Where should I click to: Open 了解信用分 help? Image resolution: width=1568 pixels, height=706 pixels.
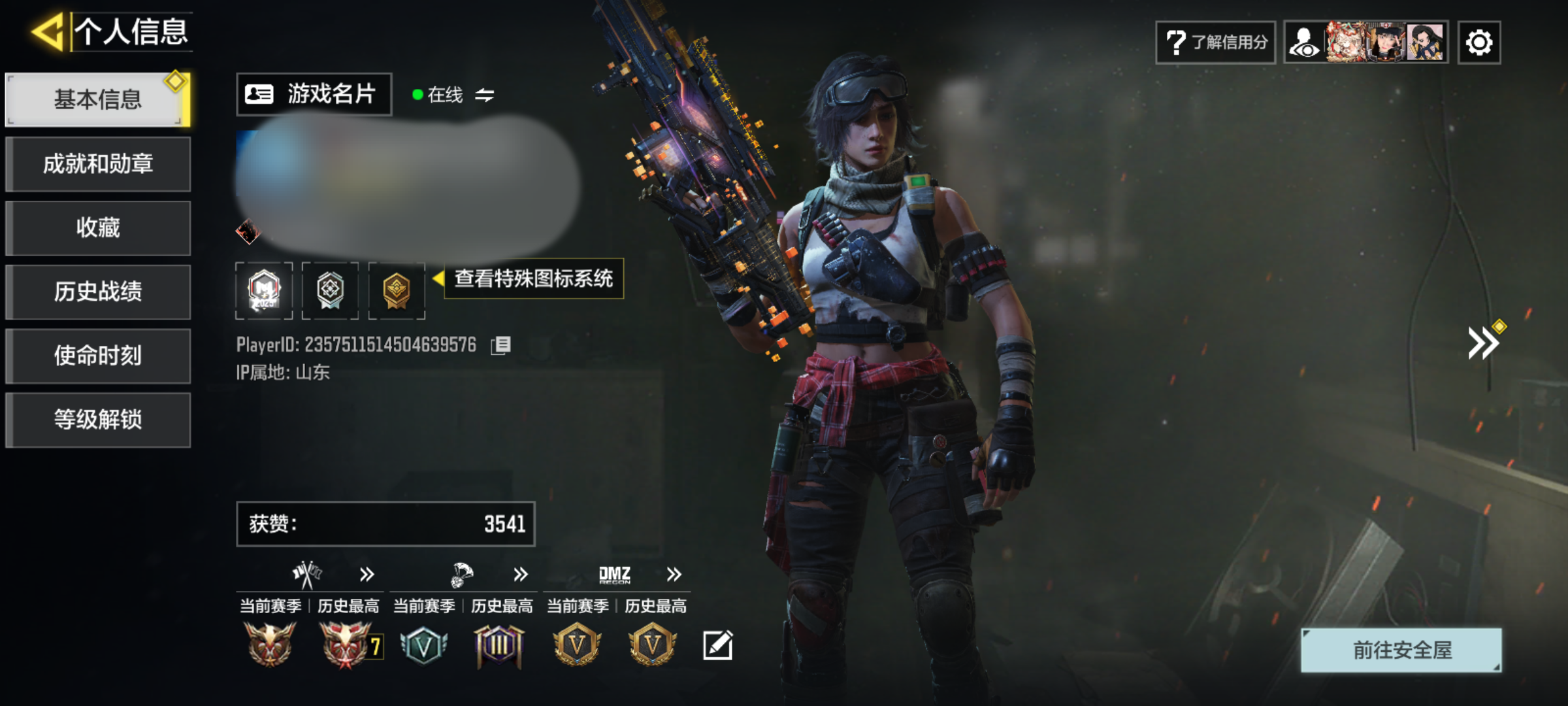(1215, 42)
